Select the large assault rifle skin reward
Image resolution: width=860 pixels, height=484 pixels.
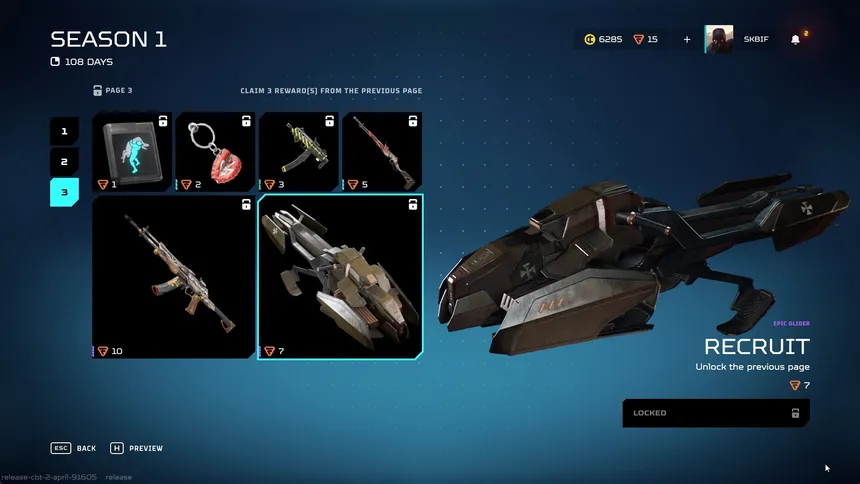173,277
